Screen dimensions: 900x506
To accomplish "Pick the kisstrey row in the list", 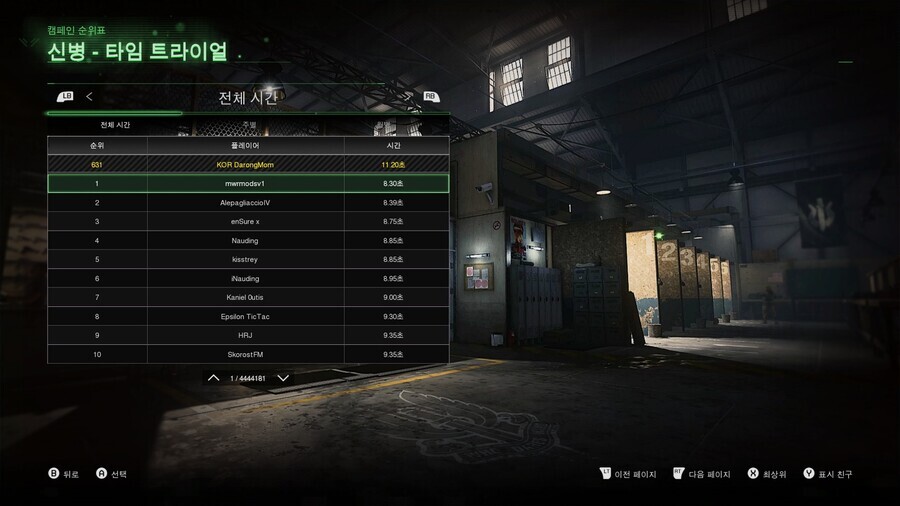I will [247, 260].
